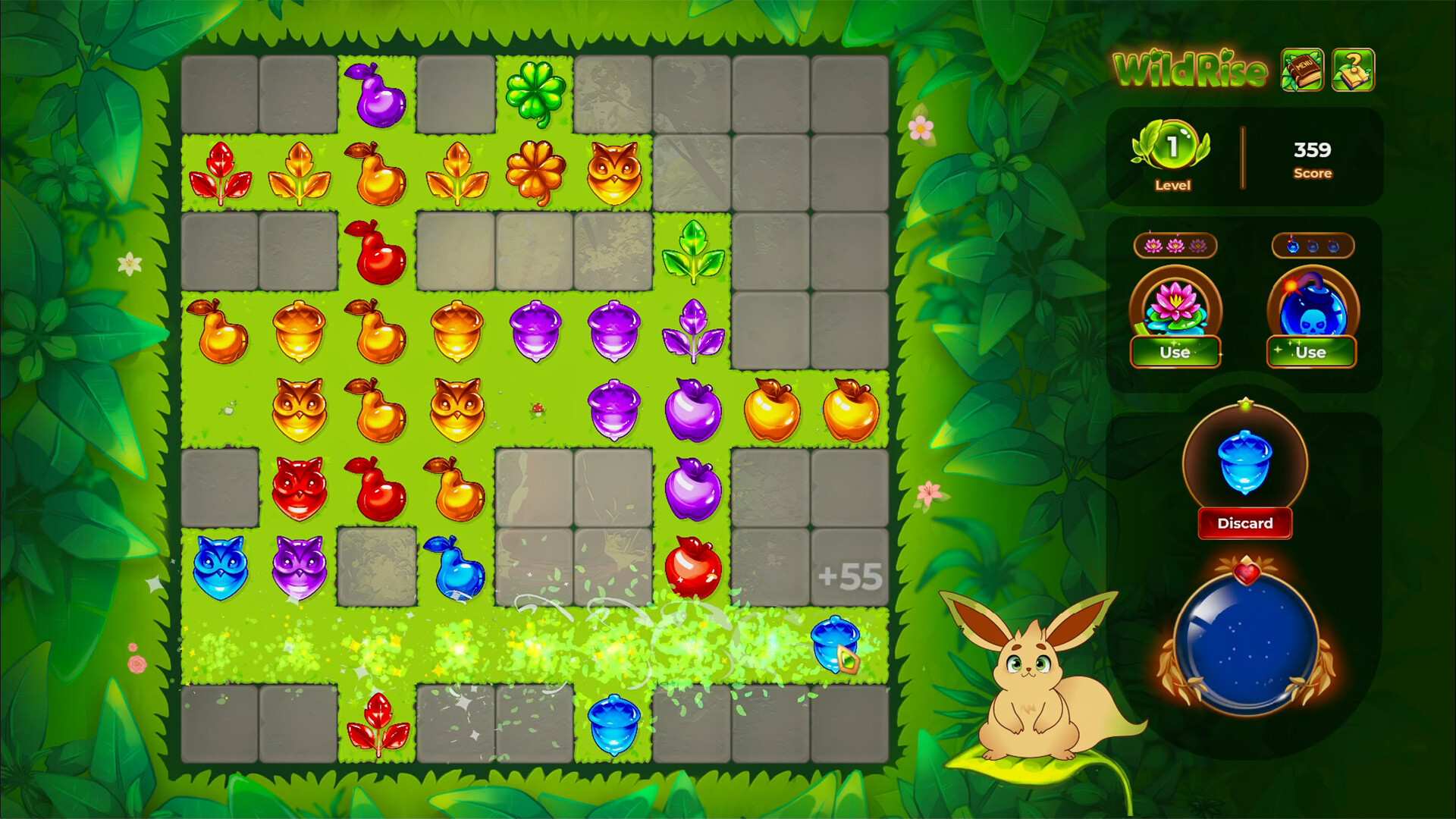Viewport: 1456px width, 819px height.
Task: Select the blue pear tile
Action: click(x=455, y=567)
